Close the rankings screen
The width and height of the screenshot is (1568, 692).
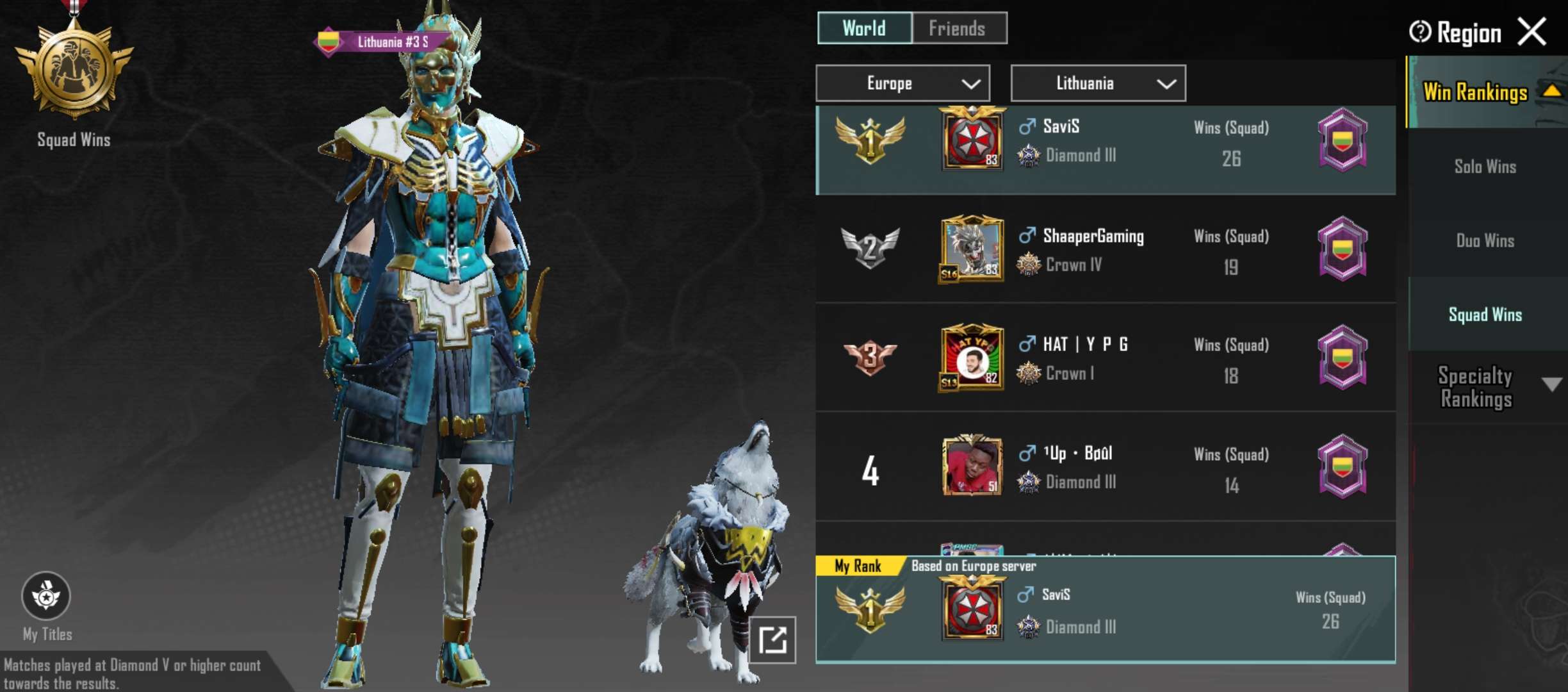1532,31
